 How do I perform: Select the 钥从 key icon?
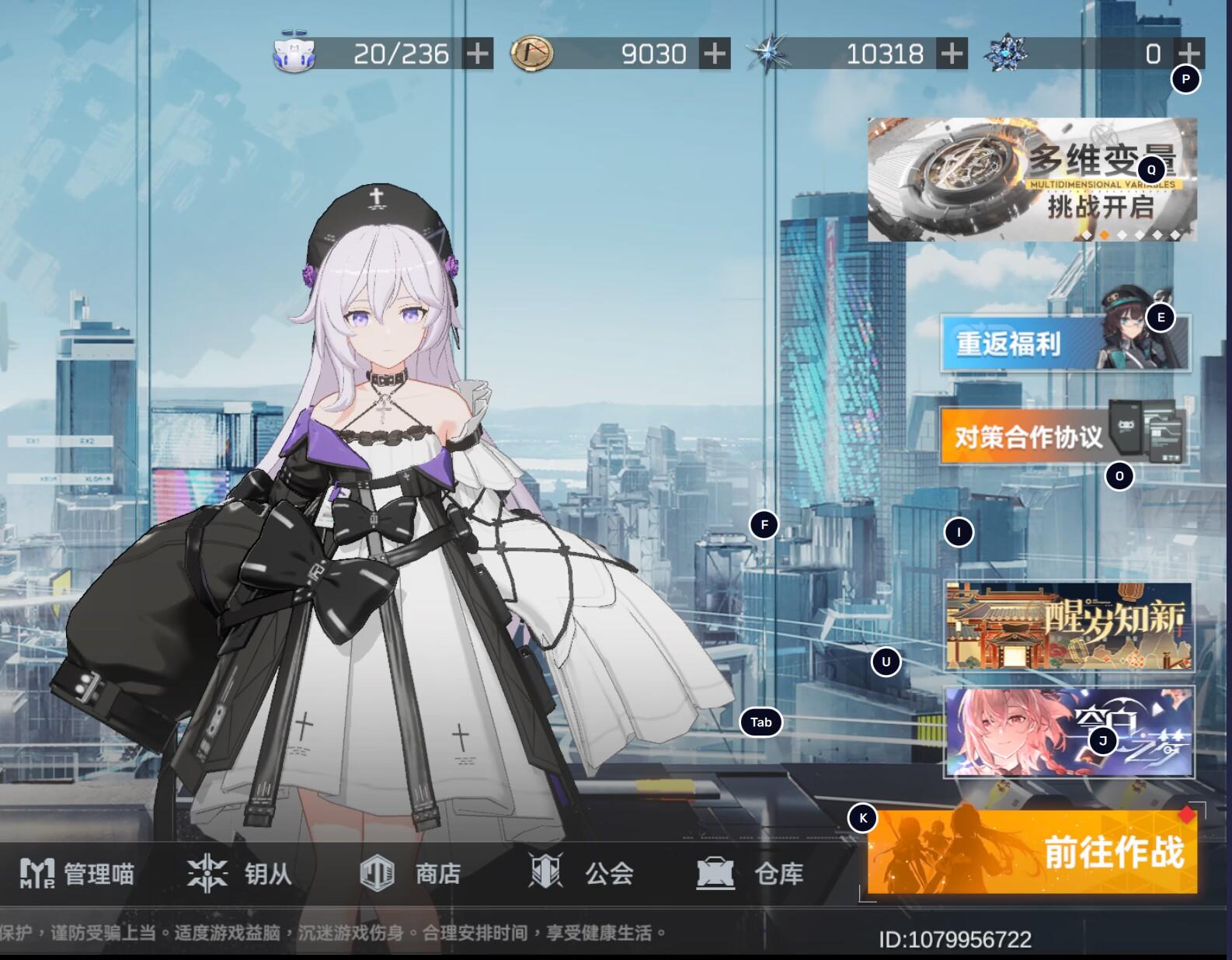205,872
